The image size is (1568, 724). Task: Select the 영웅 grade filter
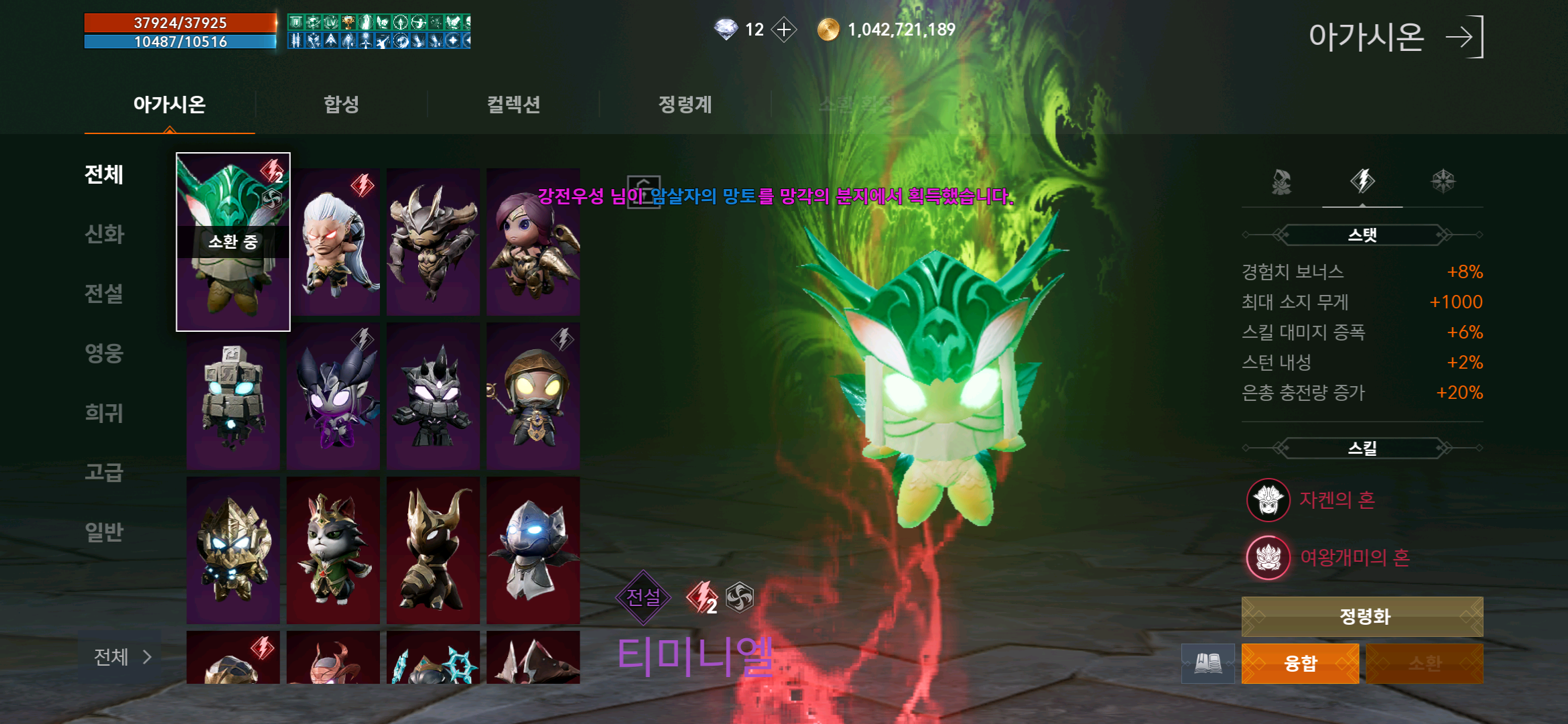[104, 353]
